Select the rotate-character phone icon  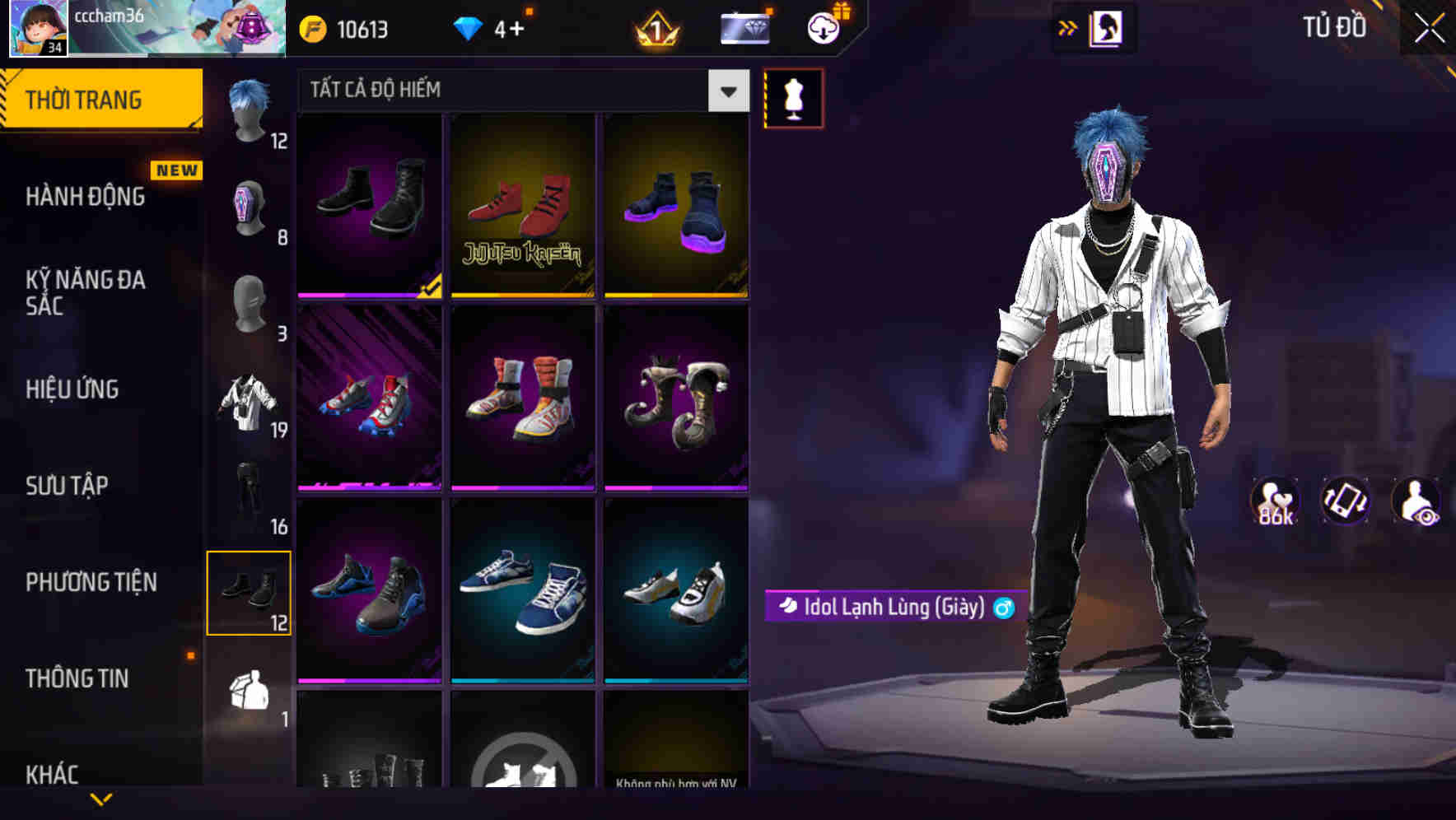1344,501
